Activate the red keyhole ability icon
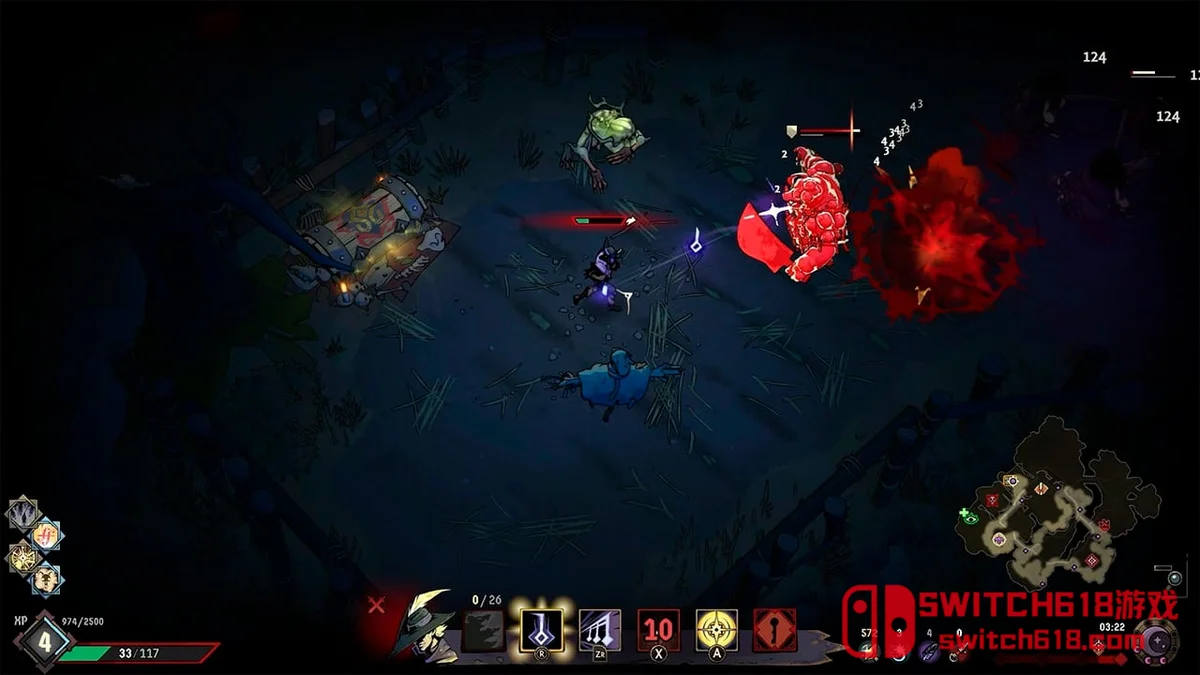The width and height of the screenshot is (1200, 675). [775, 630]
